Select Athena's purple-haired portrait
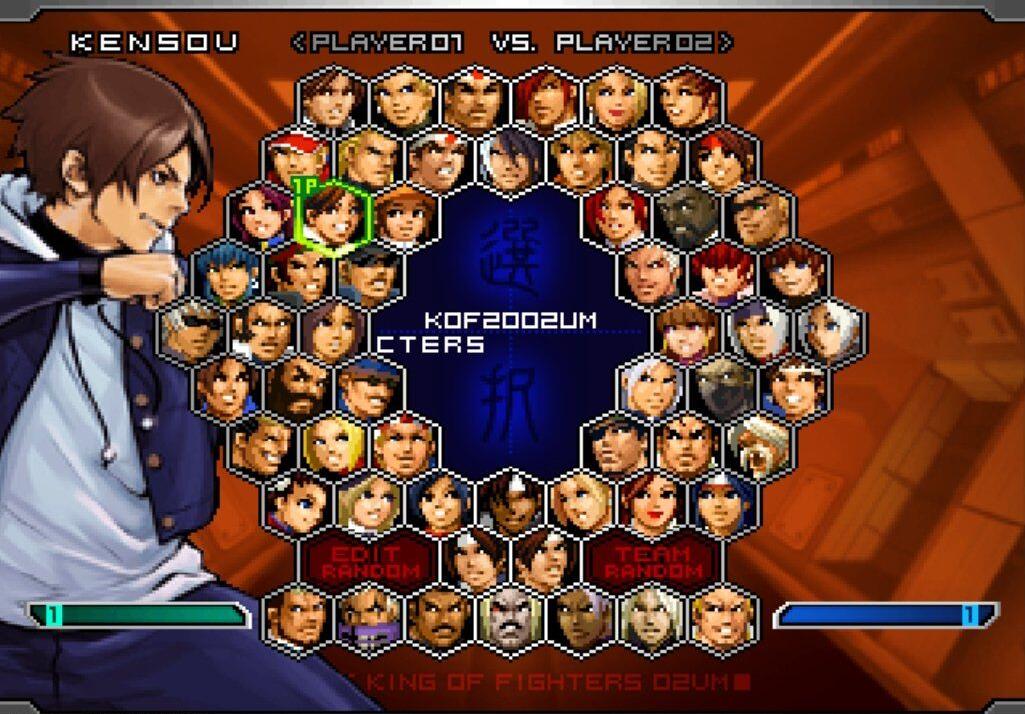 click(x=262, y=215)
